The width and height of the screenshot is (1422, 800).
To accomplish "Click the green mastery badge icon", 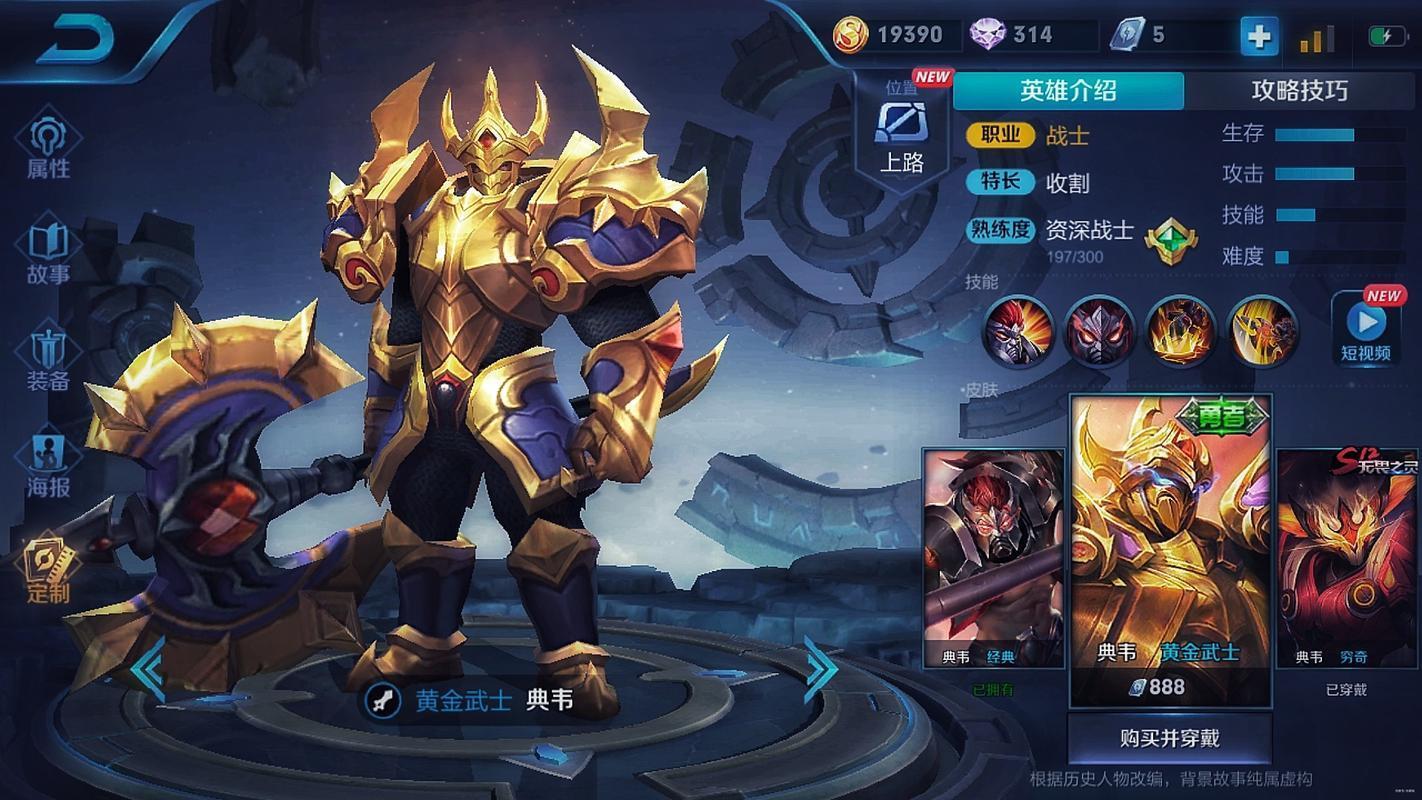I will pos(1170,240).
